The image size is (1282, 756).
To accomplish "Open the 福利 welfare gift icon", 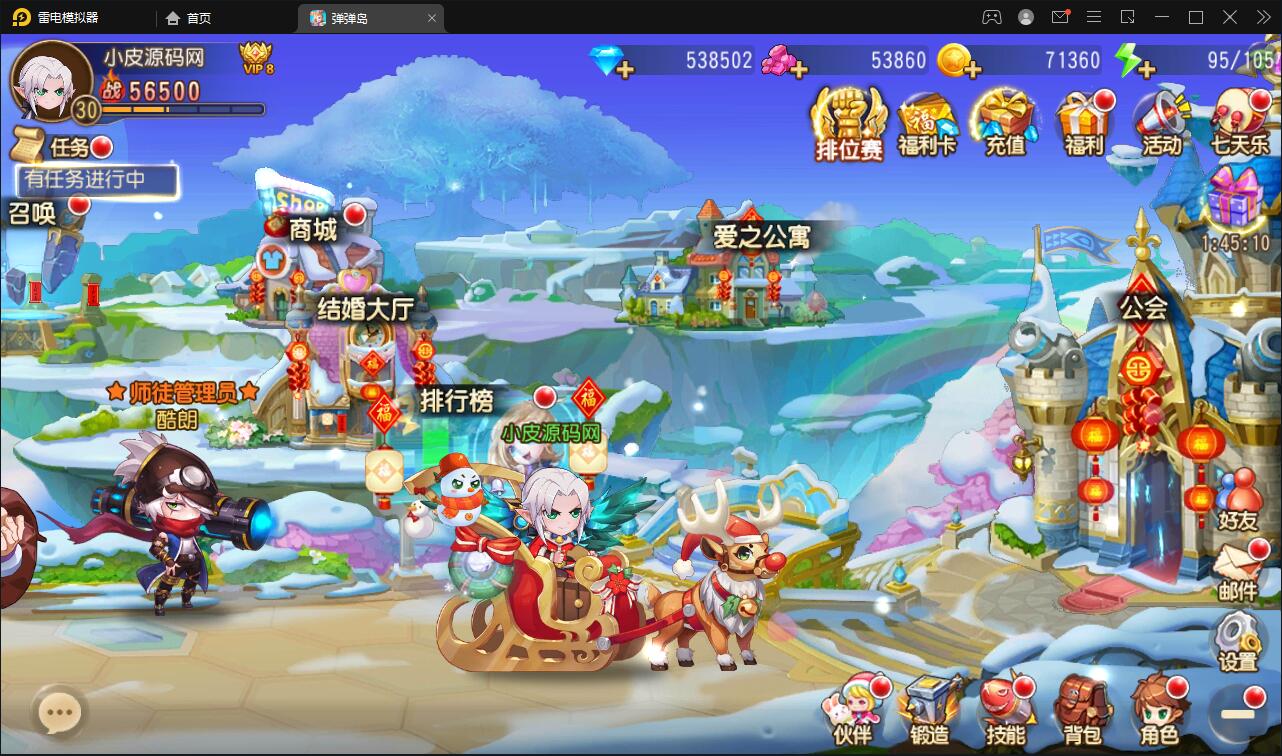I will point(1086,120).
